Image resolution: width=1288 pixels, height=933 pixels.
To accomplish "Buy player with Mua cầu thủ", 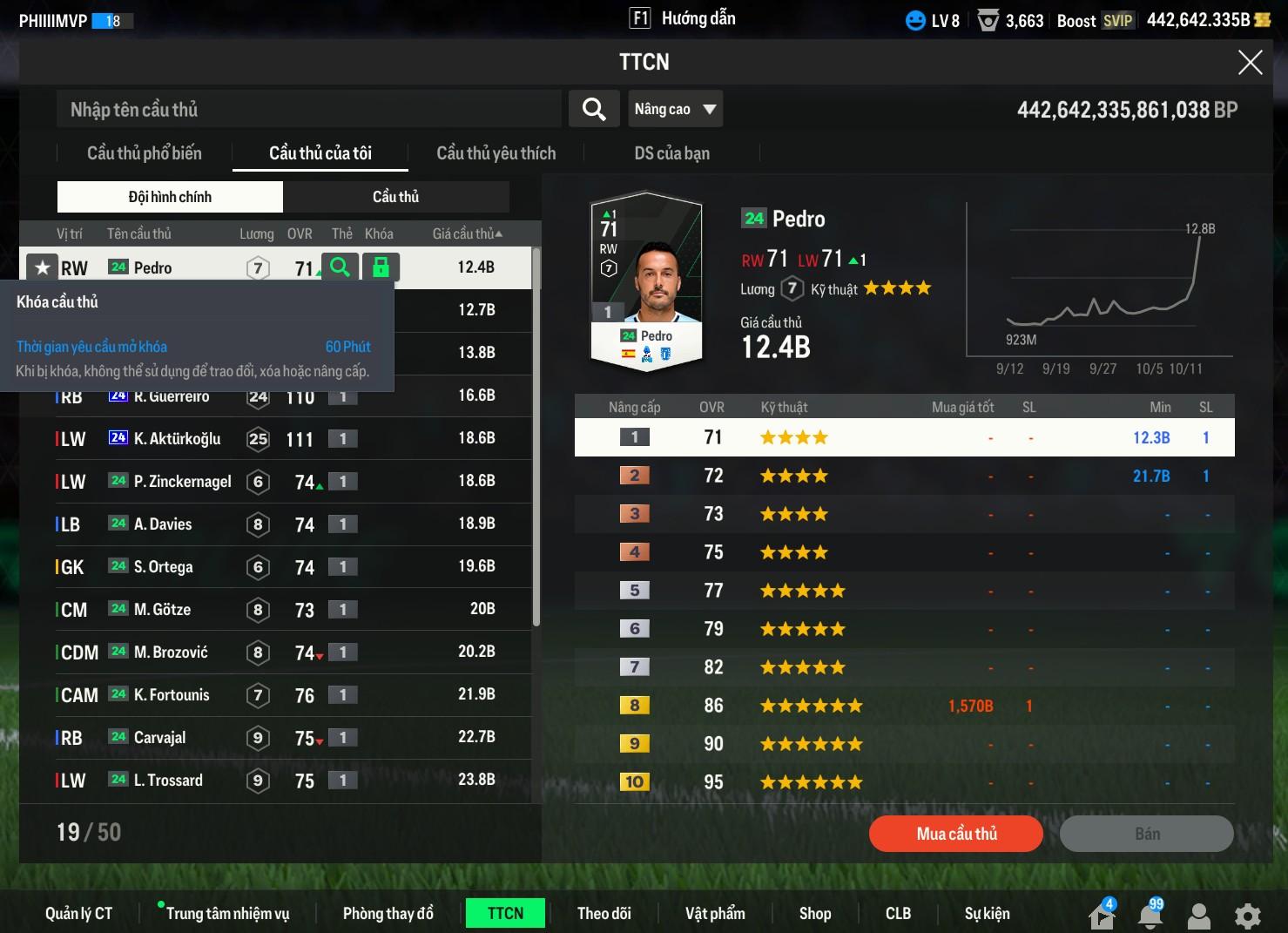I will pyautogui.click(x=955, y=834).
